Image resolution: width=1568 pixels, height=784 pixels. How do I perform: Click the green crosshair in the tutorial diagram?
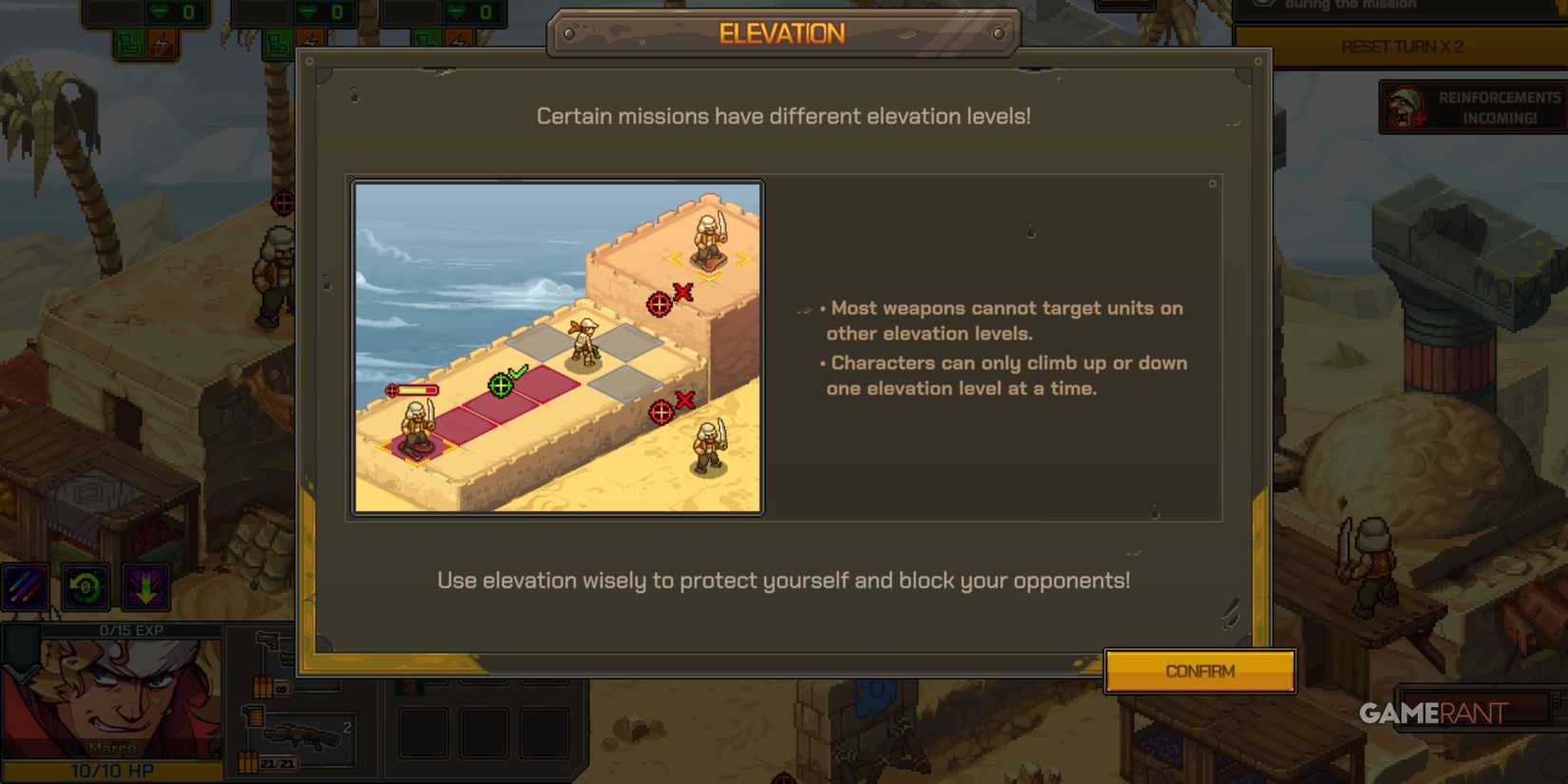499,385
